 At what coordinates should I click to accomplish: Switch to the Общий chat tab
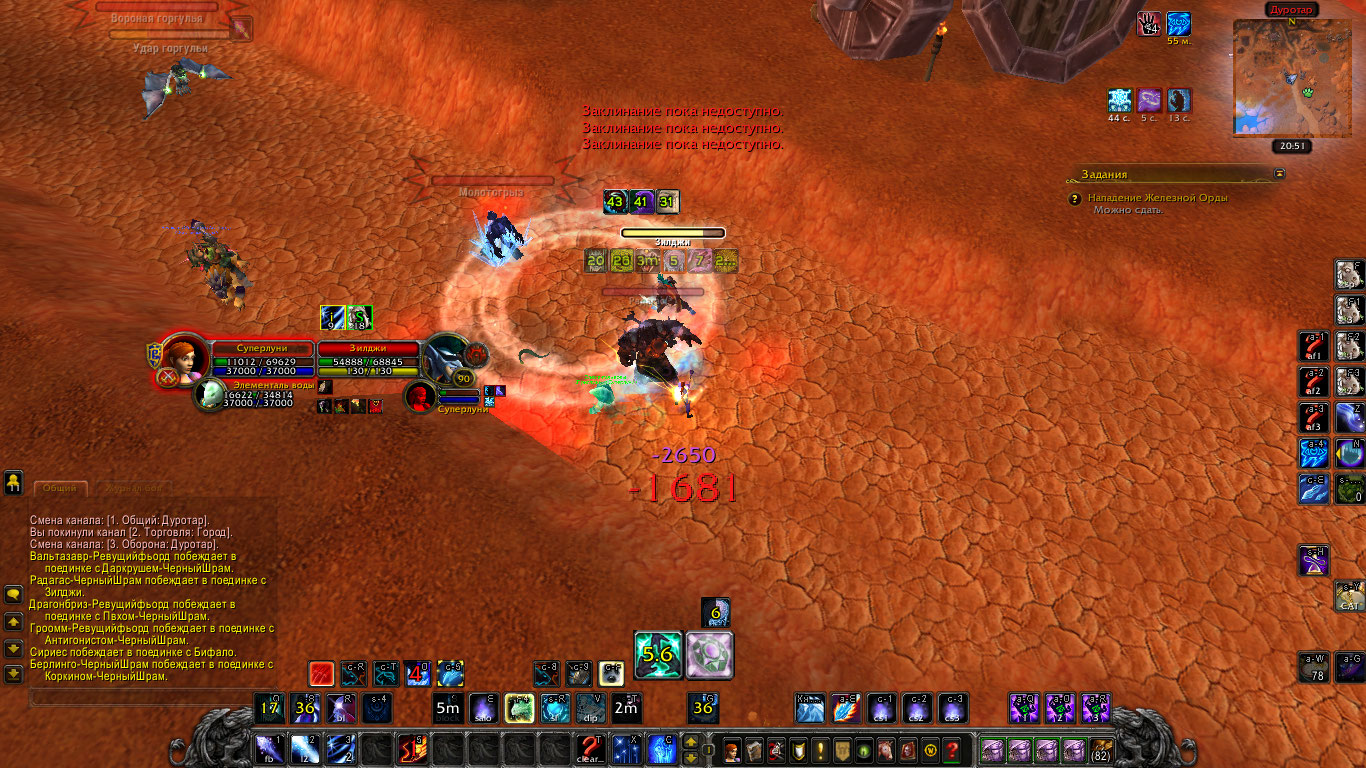point(60,489)
